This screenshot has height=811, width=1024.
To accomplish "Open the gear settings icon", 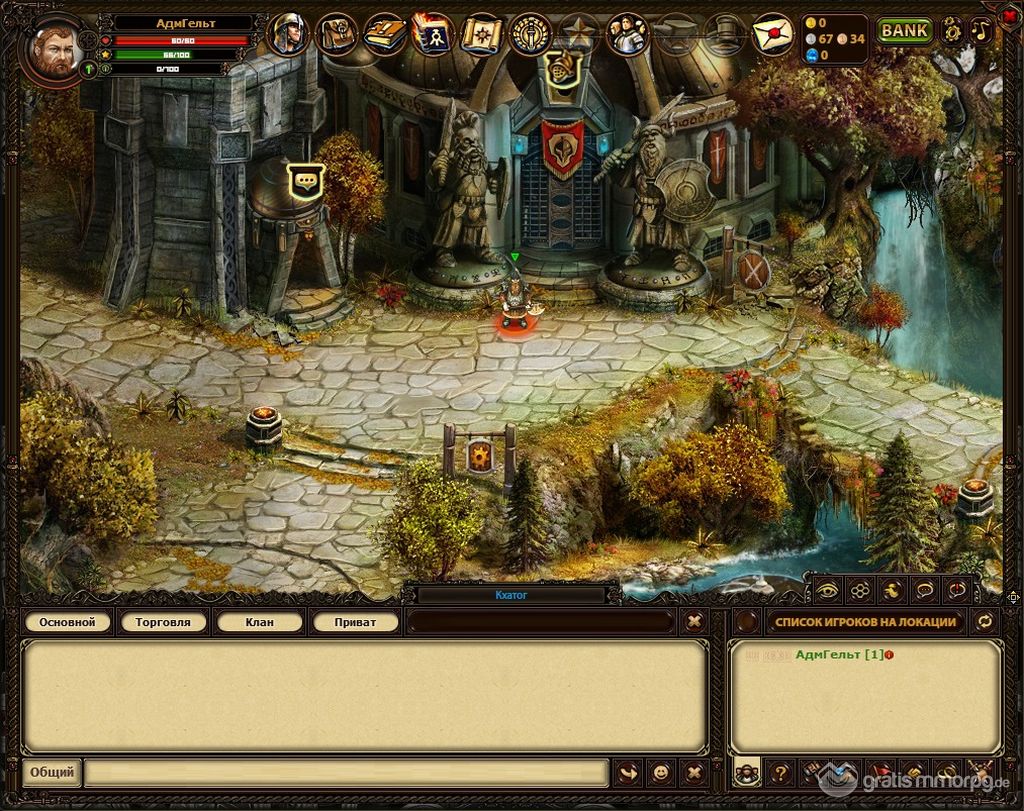I will (x=951, y=30).
